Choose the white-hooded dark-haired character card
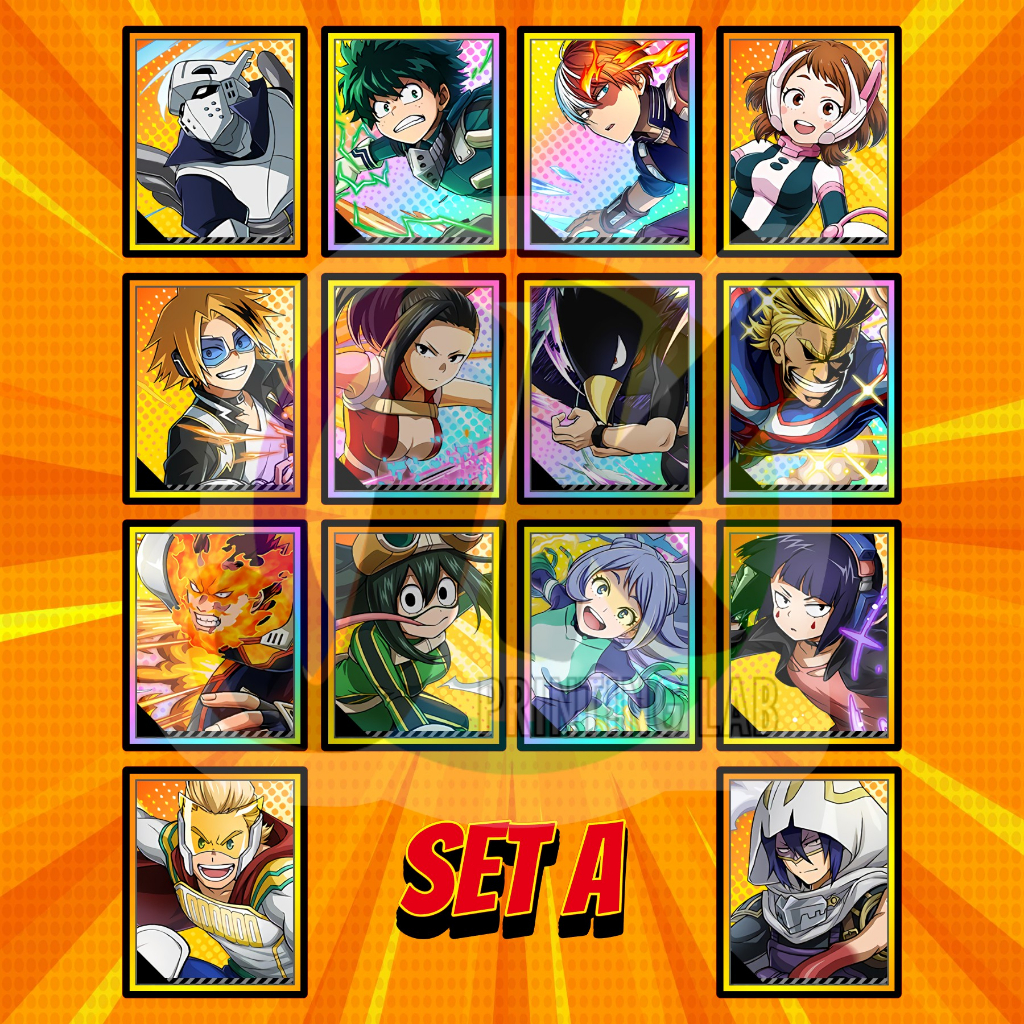1024x1024 pixels. coord(808,882)
